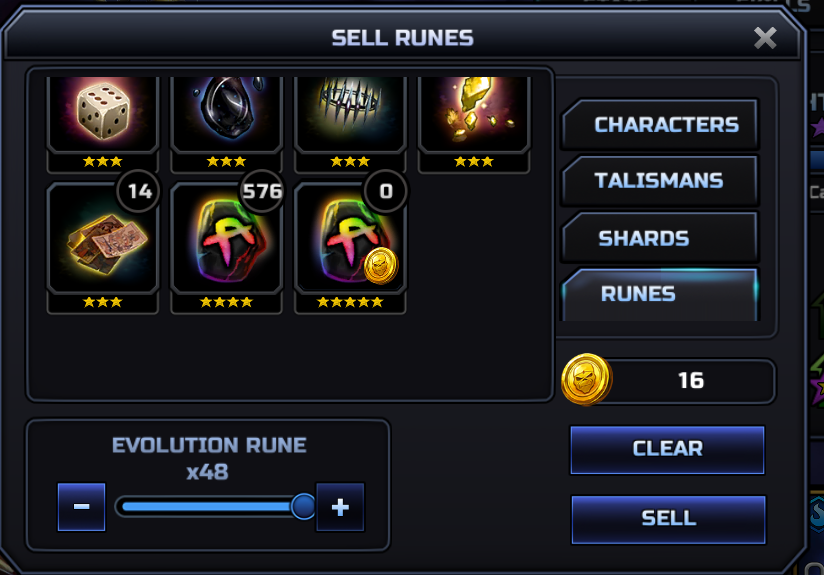Screen dimensions: 824x575
Task: Open the Talismans tab
Action: (658, 181)
